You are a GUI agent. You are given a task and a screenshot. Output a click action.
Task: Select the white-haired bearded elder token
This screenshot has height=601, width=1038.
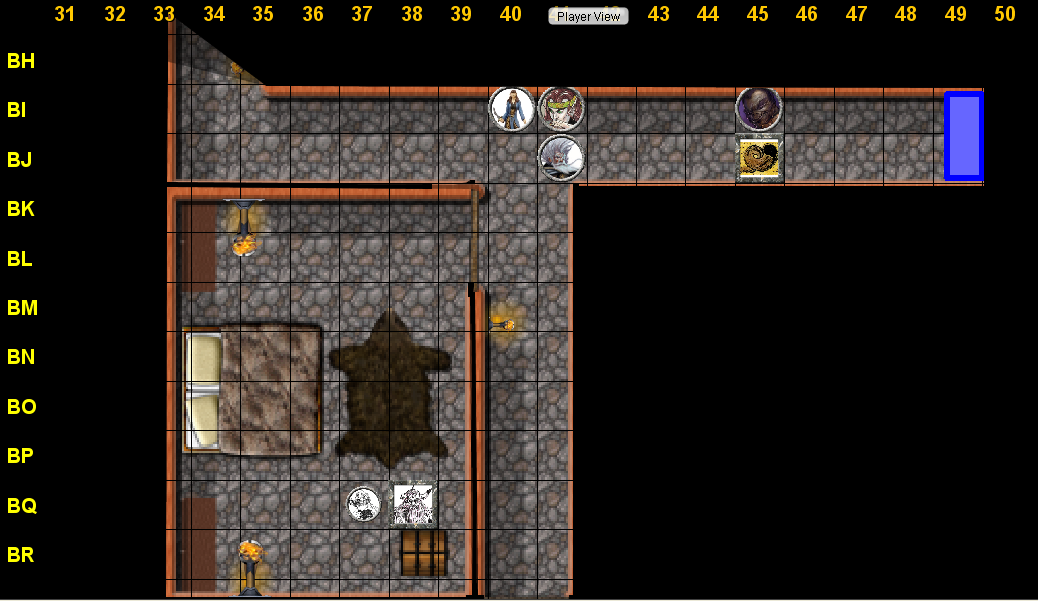[561, 158]
